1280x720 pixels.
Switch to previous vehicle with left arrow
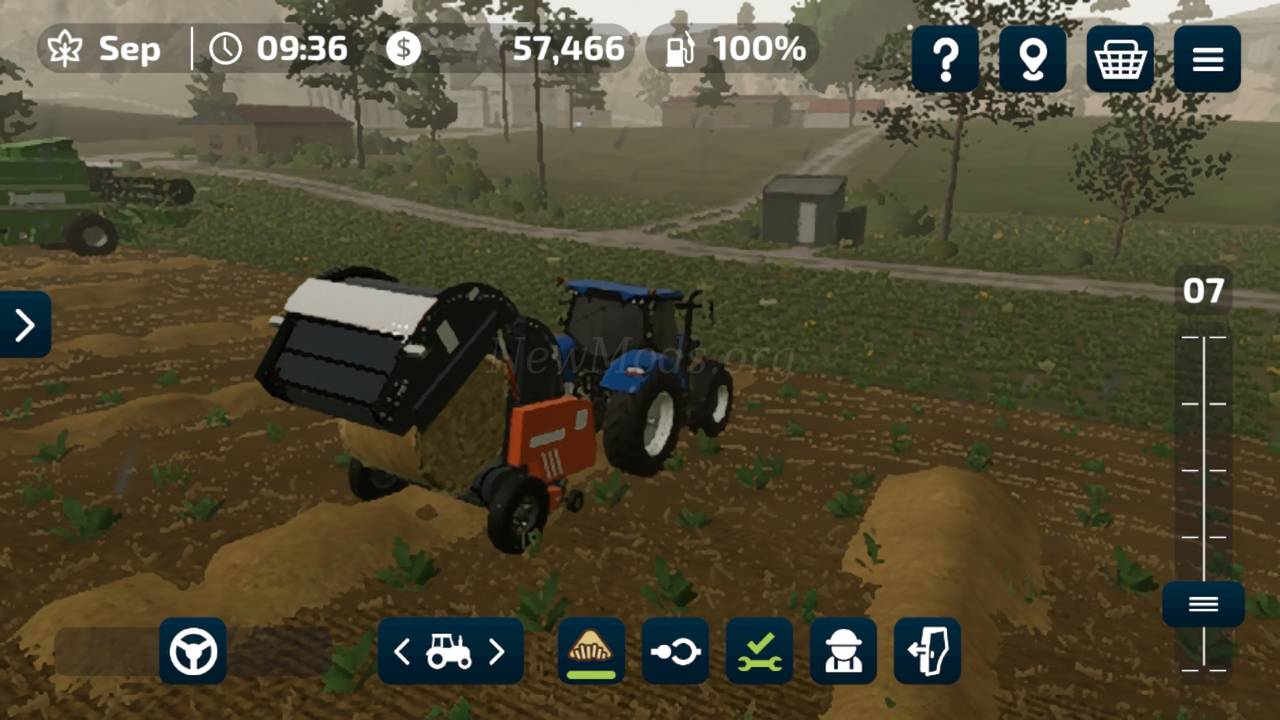coord(402,652)
